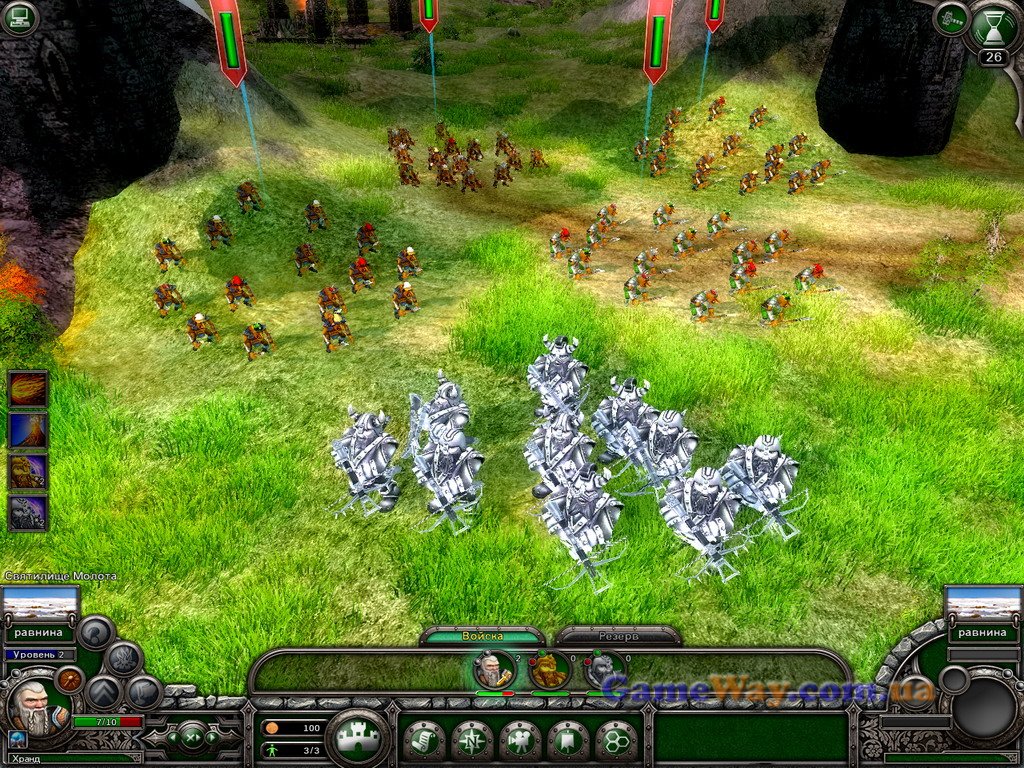Switch to the Войска tab
The image size is (1024, 768).
(482, 636)
